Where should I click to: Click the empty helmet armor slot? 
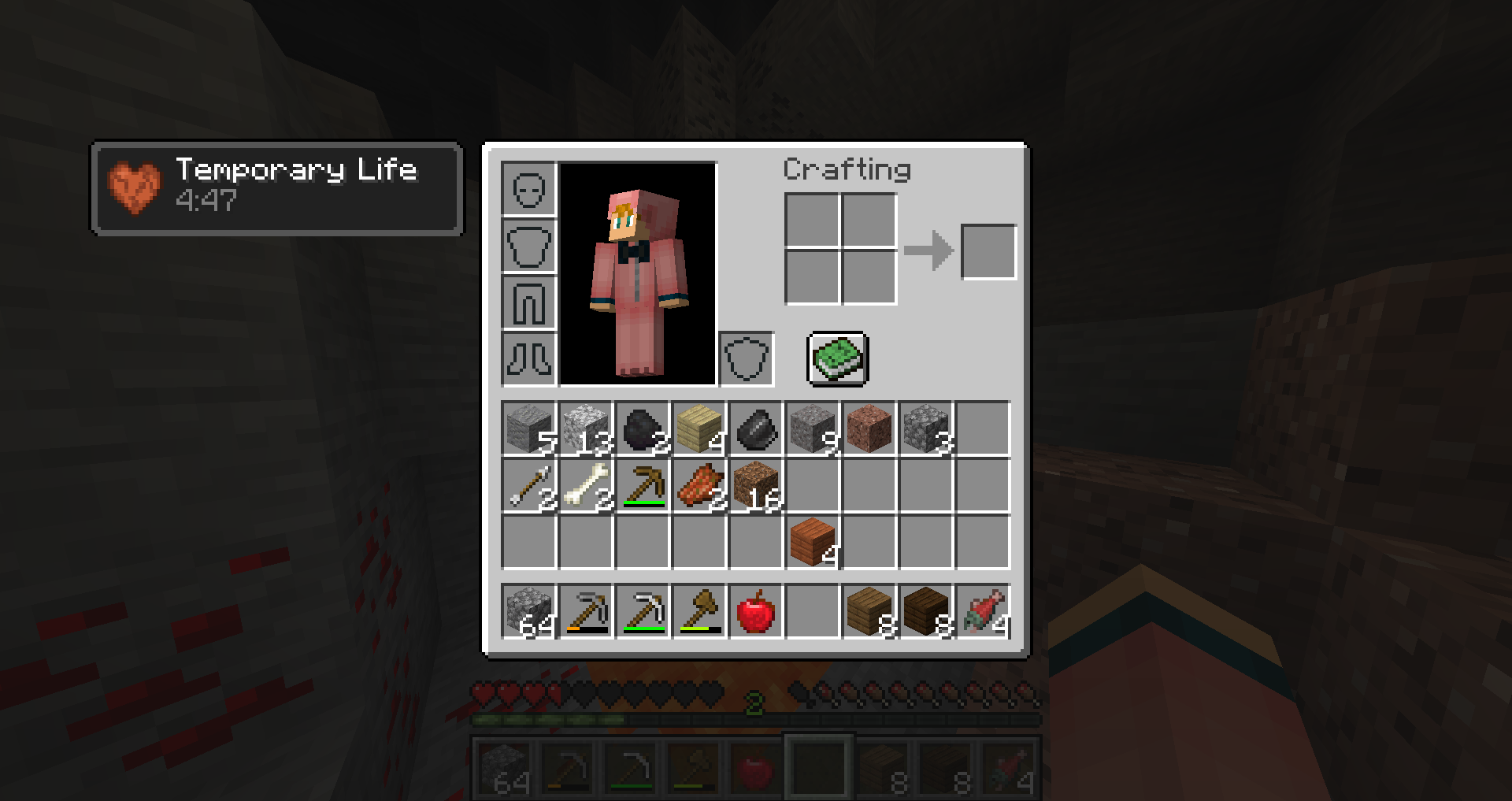click(x=528, y=189)
